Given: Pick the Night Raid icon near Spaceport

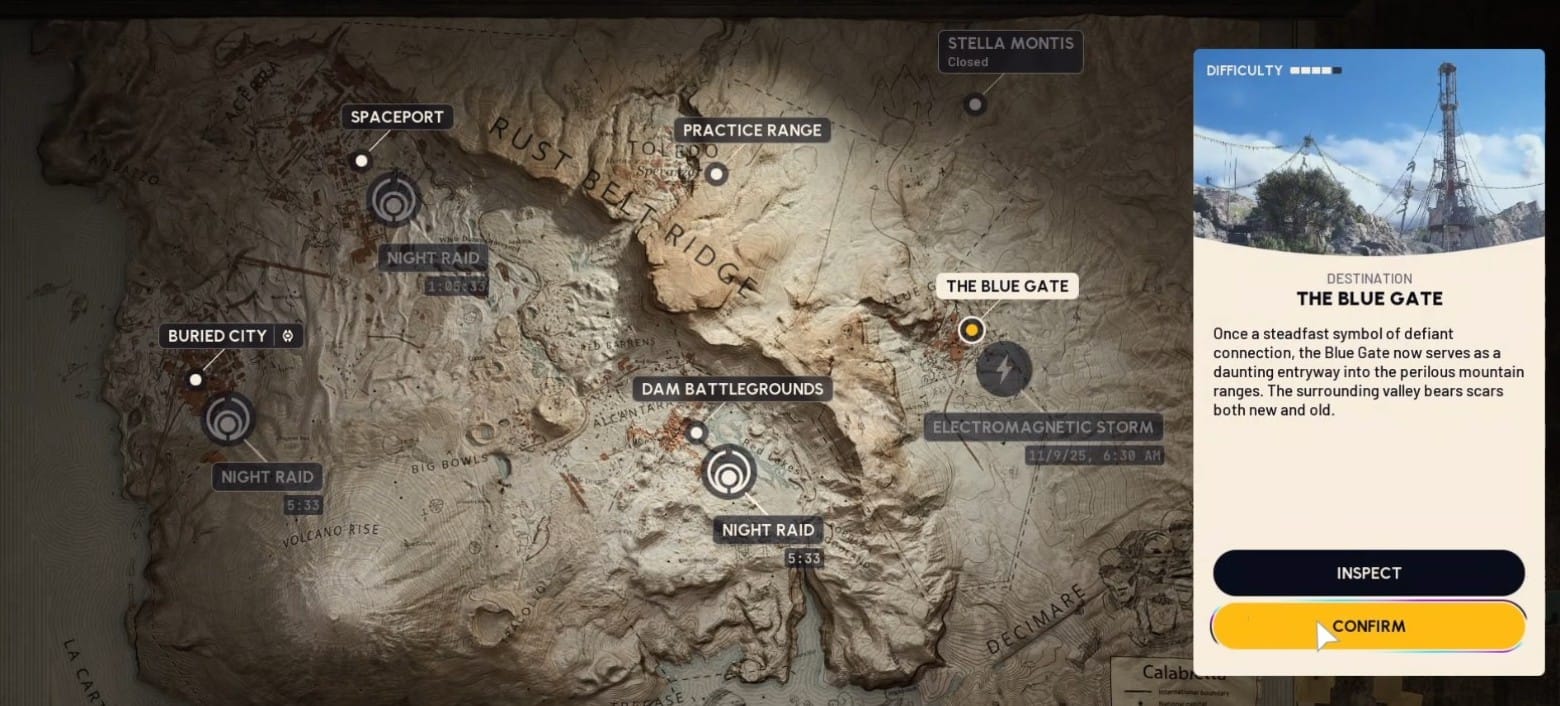Looking at the screenshot, I should (393, 200).
